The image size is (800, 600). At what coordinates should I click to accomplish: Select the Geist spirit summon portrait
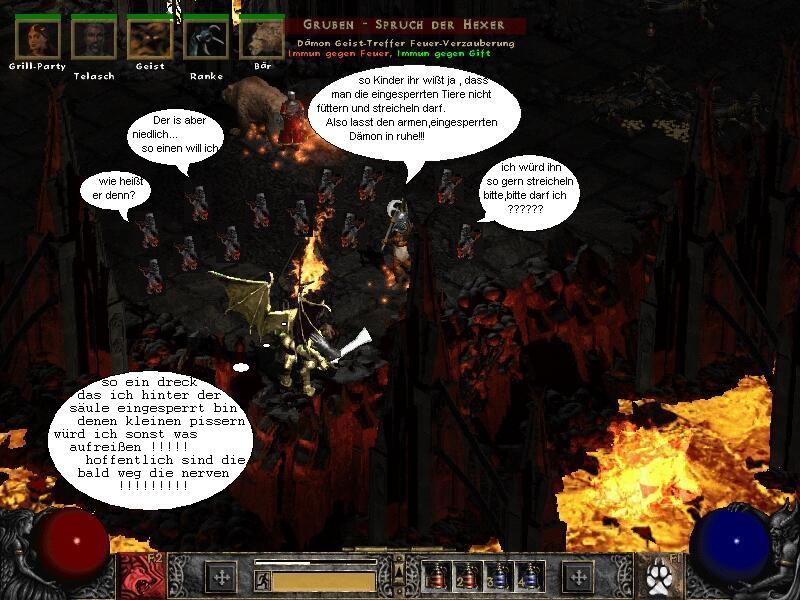point(149,39)
